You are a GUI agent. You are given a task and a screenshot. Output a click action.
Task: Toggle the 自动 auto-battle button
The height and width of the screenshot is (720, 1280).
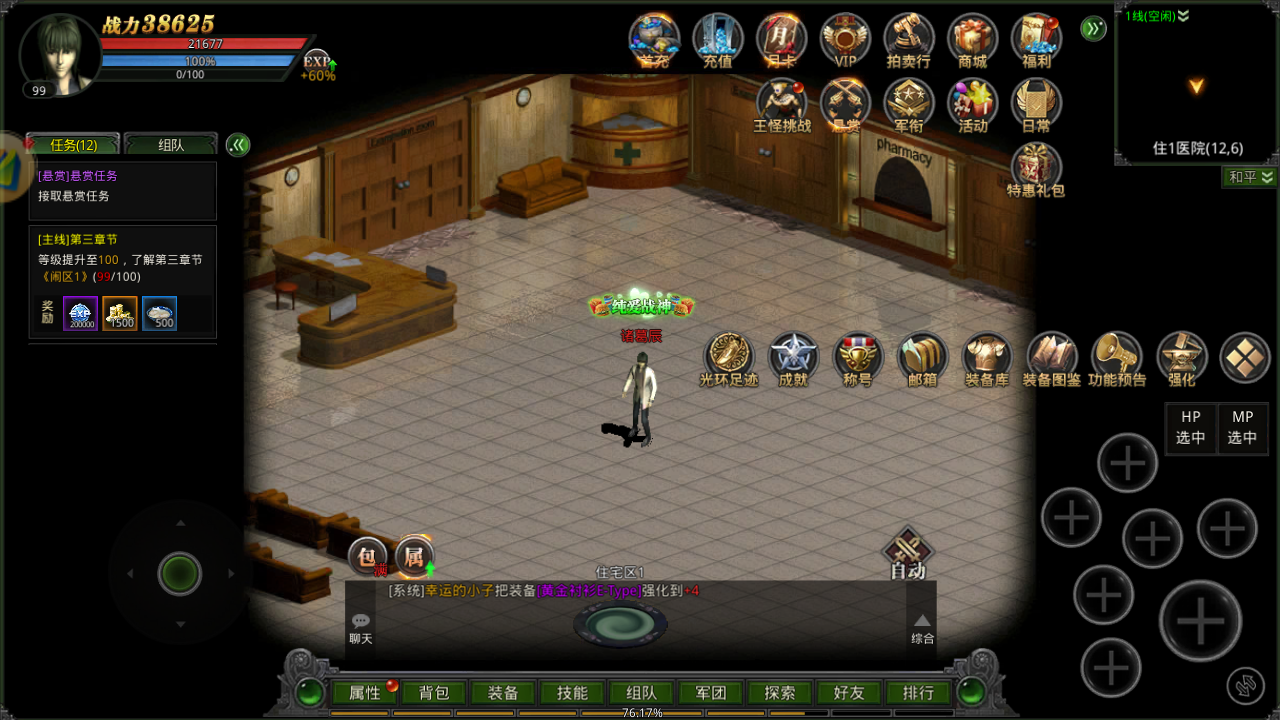click(907, 554)
